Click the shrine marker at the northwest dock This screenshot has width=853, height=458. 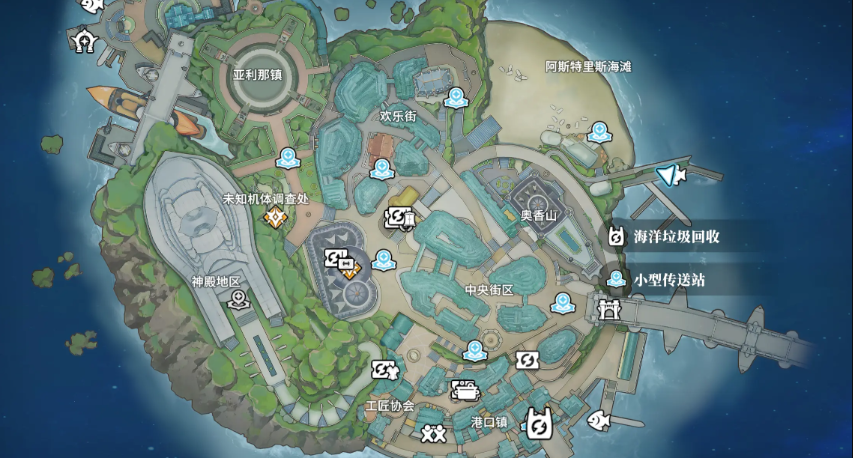(84, 40)
